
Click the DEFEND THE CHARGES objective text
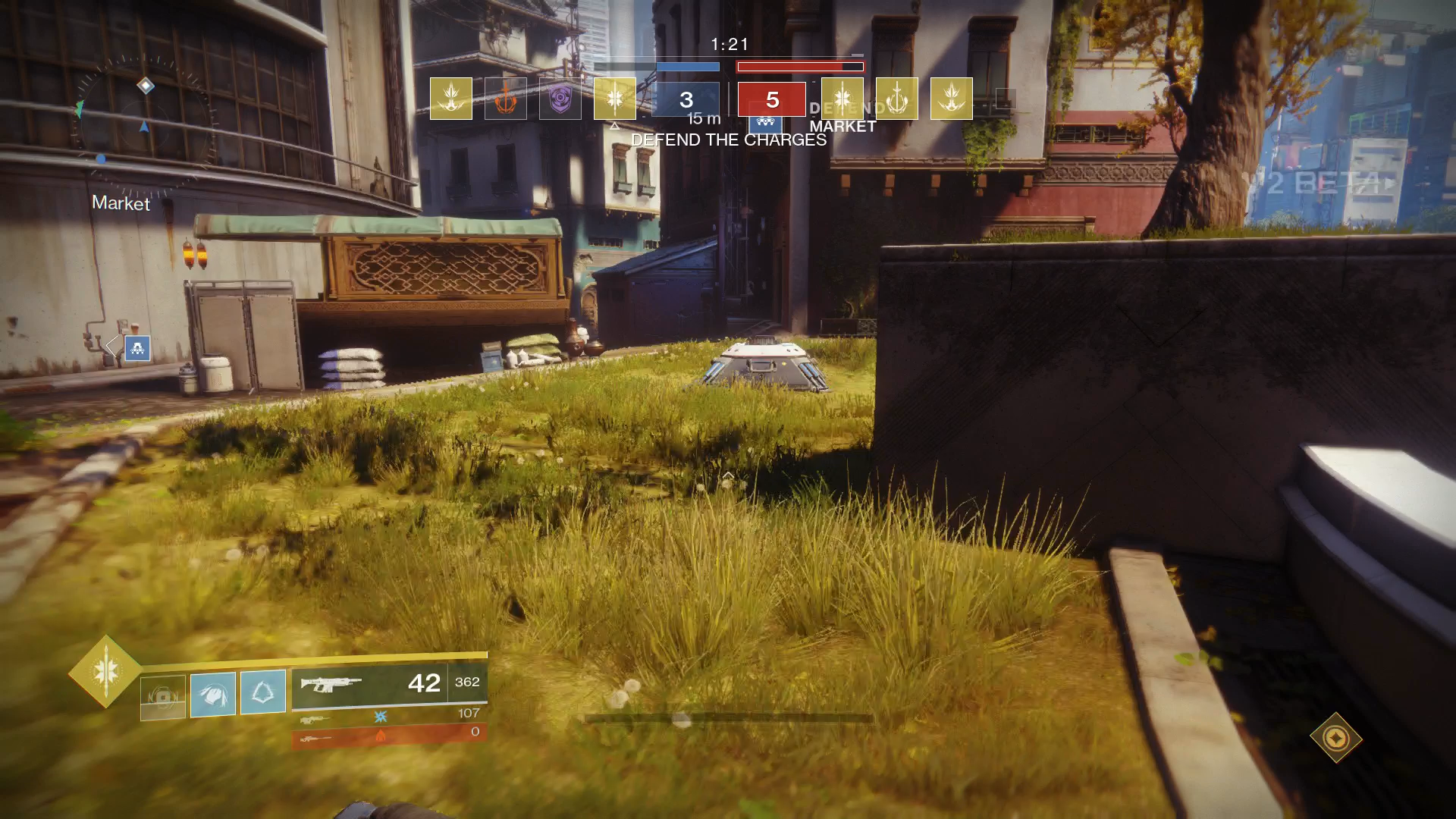pyautogui.click(x=728, y=140)
